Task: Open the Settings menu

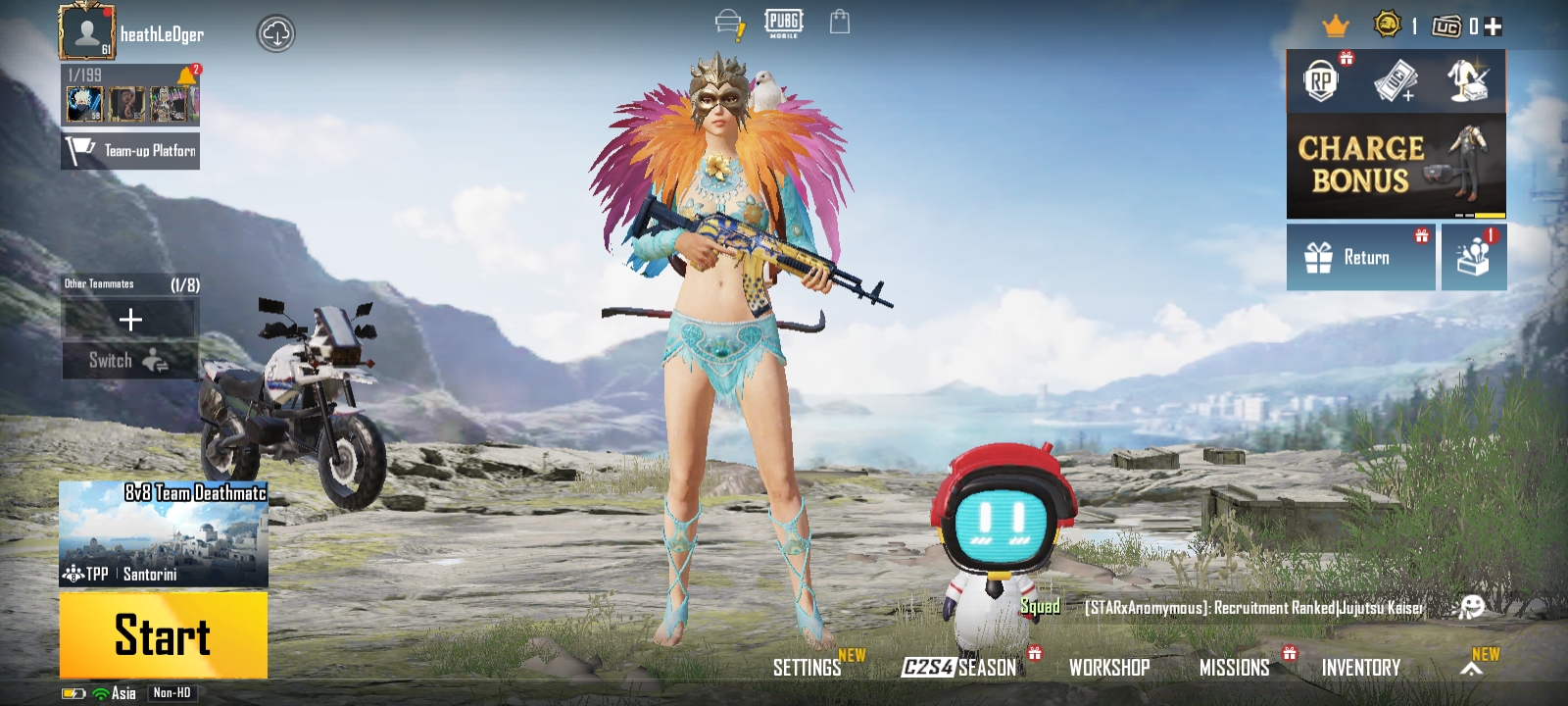Action: [x=807, y=668]
